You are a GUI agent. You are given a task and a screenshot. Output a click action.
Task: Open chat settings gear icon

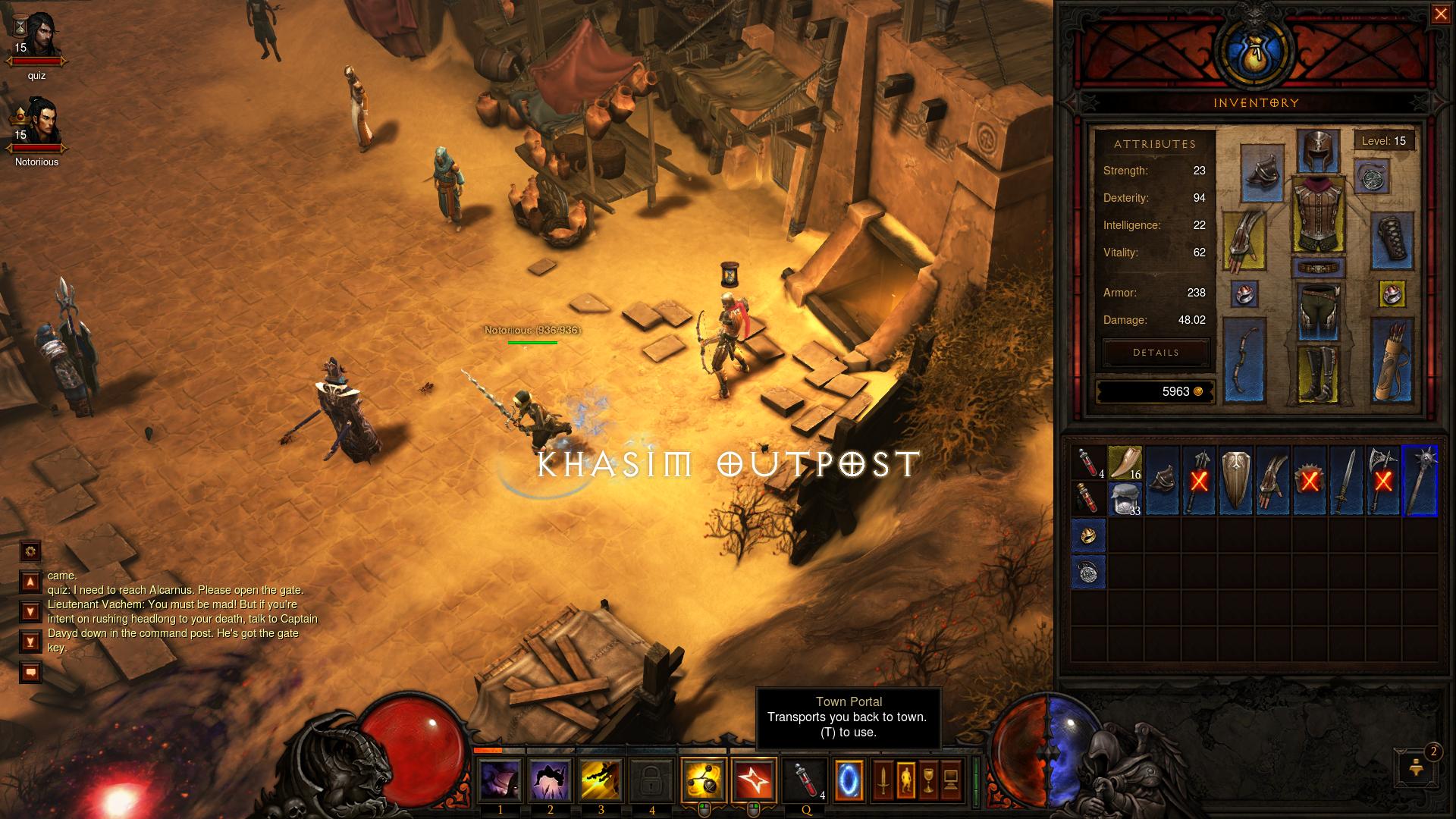[x=30, y=551]
